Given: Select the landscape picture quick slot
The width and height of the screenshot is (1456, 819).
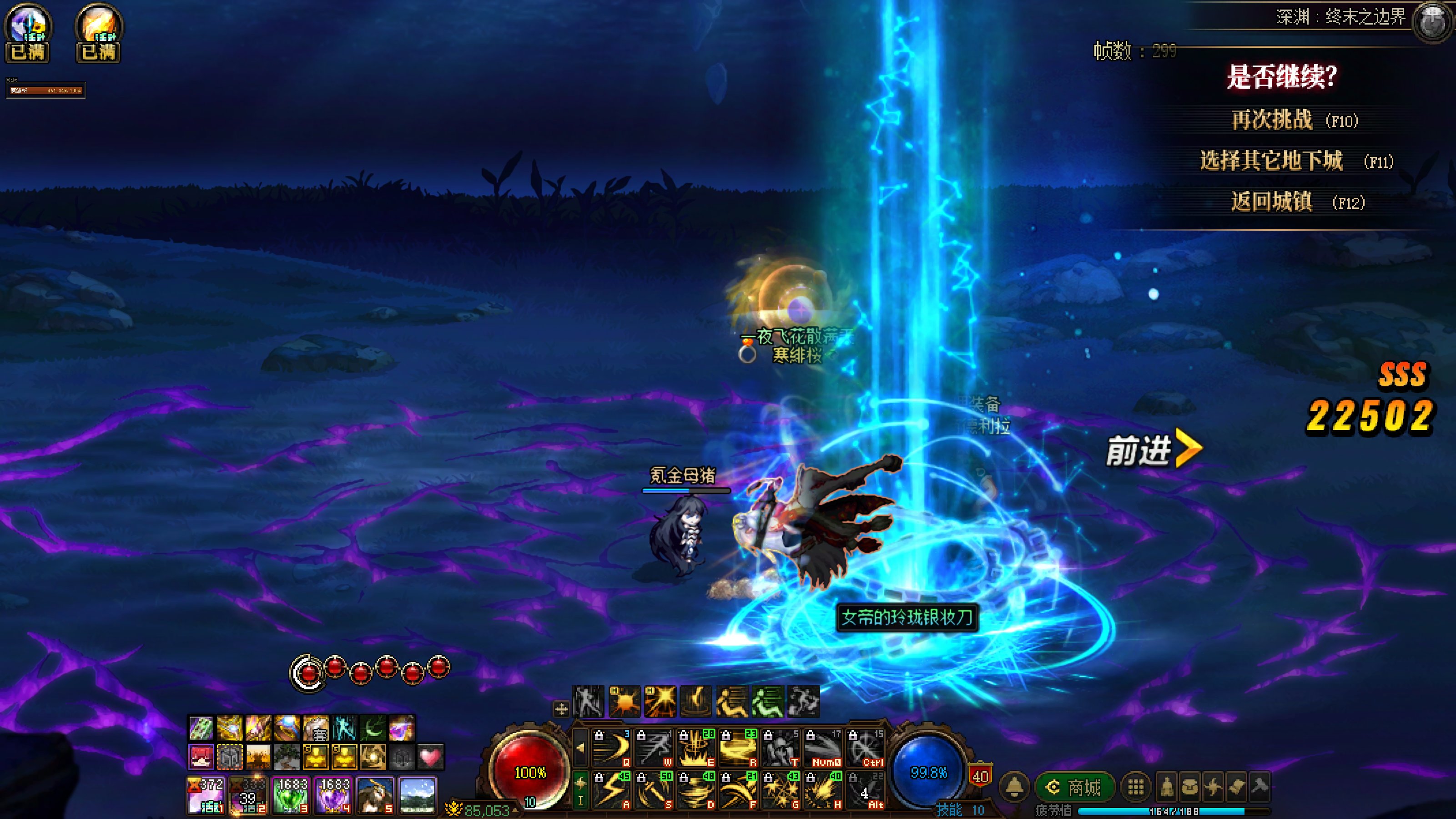Looking at the screenshot, I should pyautogui.click(x=417, y=795).
